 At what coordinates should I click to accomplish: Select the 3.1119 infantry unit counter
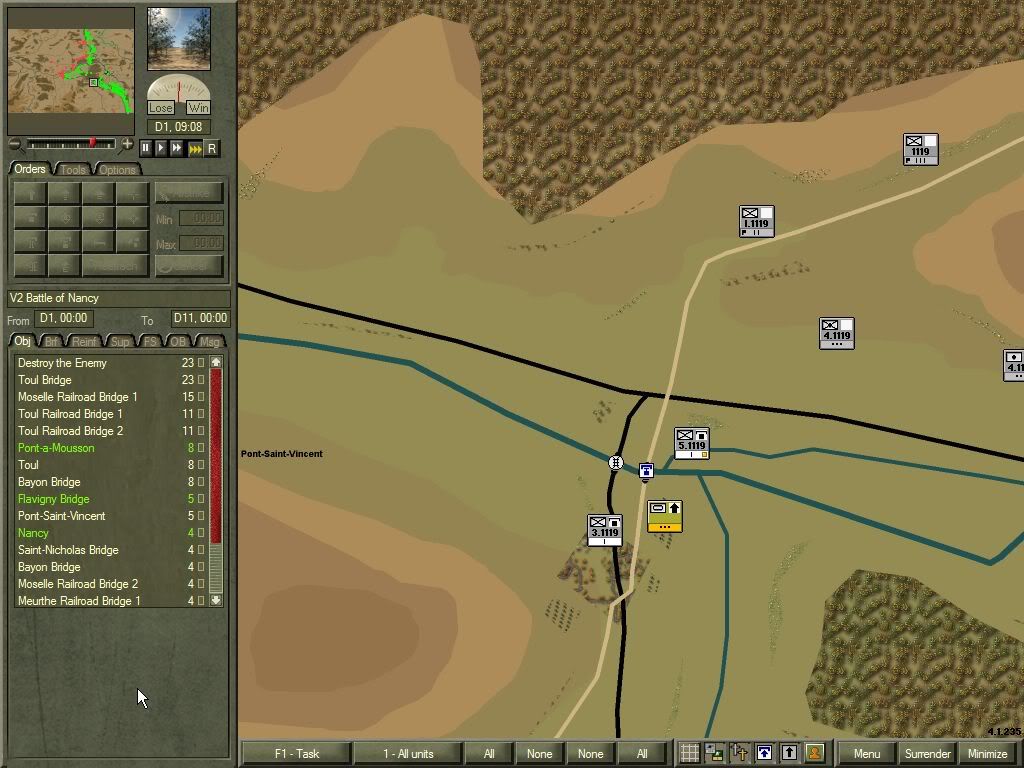pyautogui.click(x=604, y=530)
